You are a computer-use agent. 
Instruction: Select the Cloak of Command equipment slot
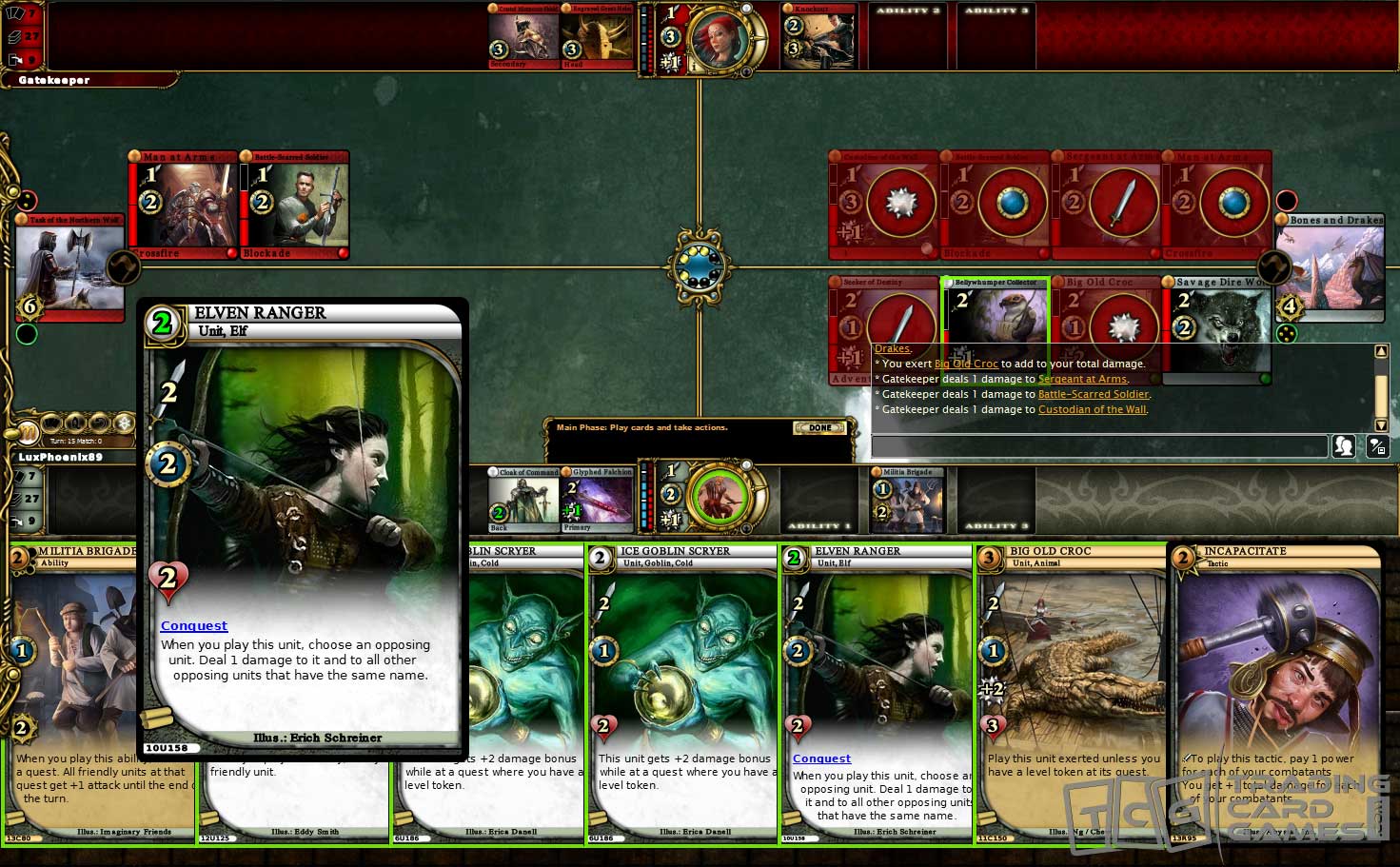[523, 500]
